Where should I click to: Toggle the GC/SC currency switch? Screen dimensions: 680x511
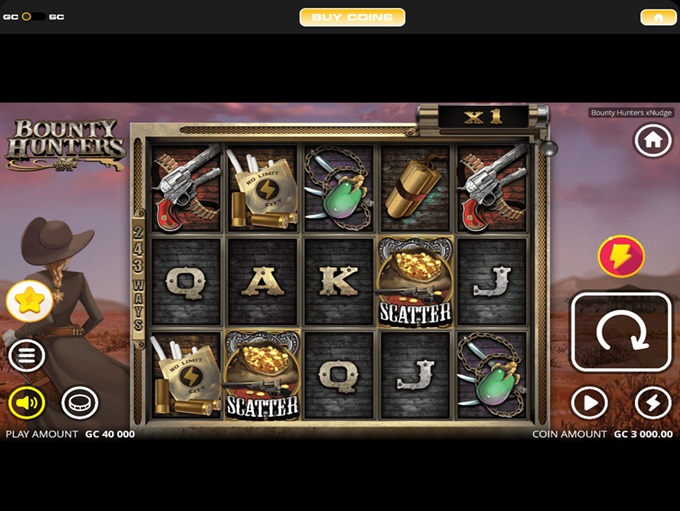pos(33,17)
